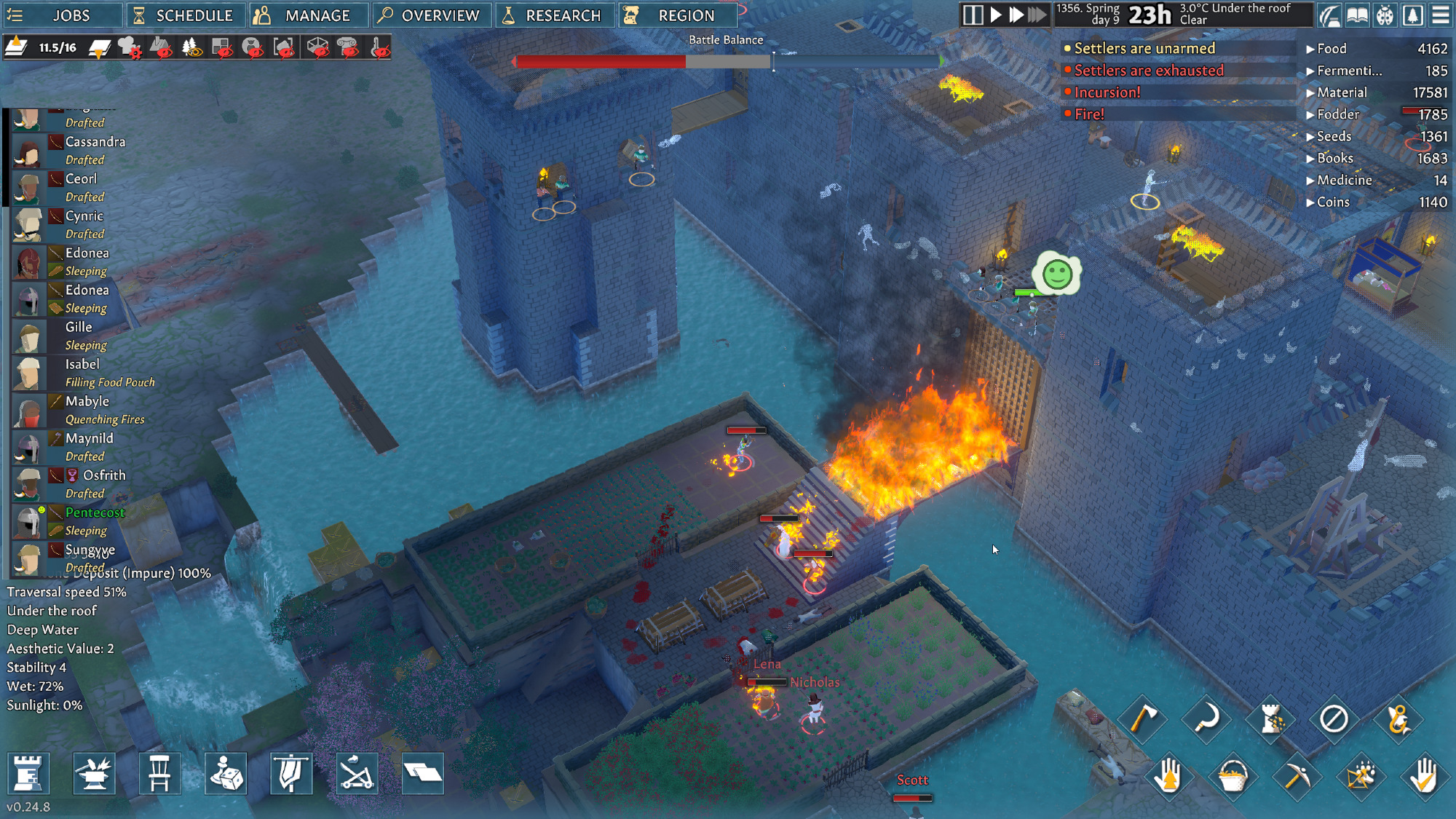Open the almanac book icon
1456x819 pixels.
(x=1357, y=15)
